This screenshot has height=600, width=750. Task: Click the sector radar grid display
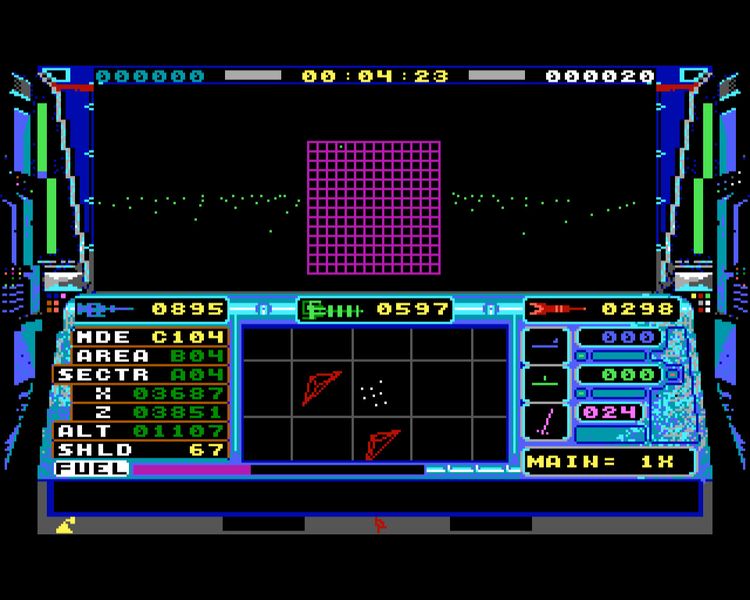pyautogui.click(x=375, y=393)
